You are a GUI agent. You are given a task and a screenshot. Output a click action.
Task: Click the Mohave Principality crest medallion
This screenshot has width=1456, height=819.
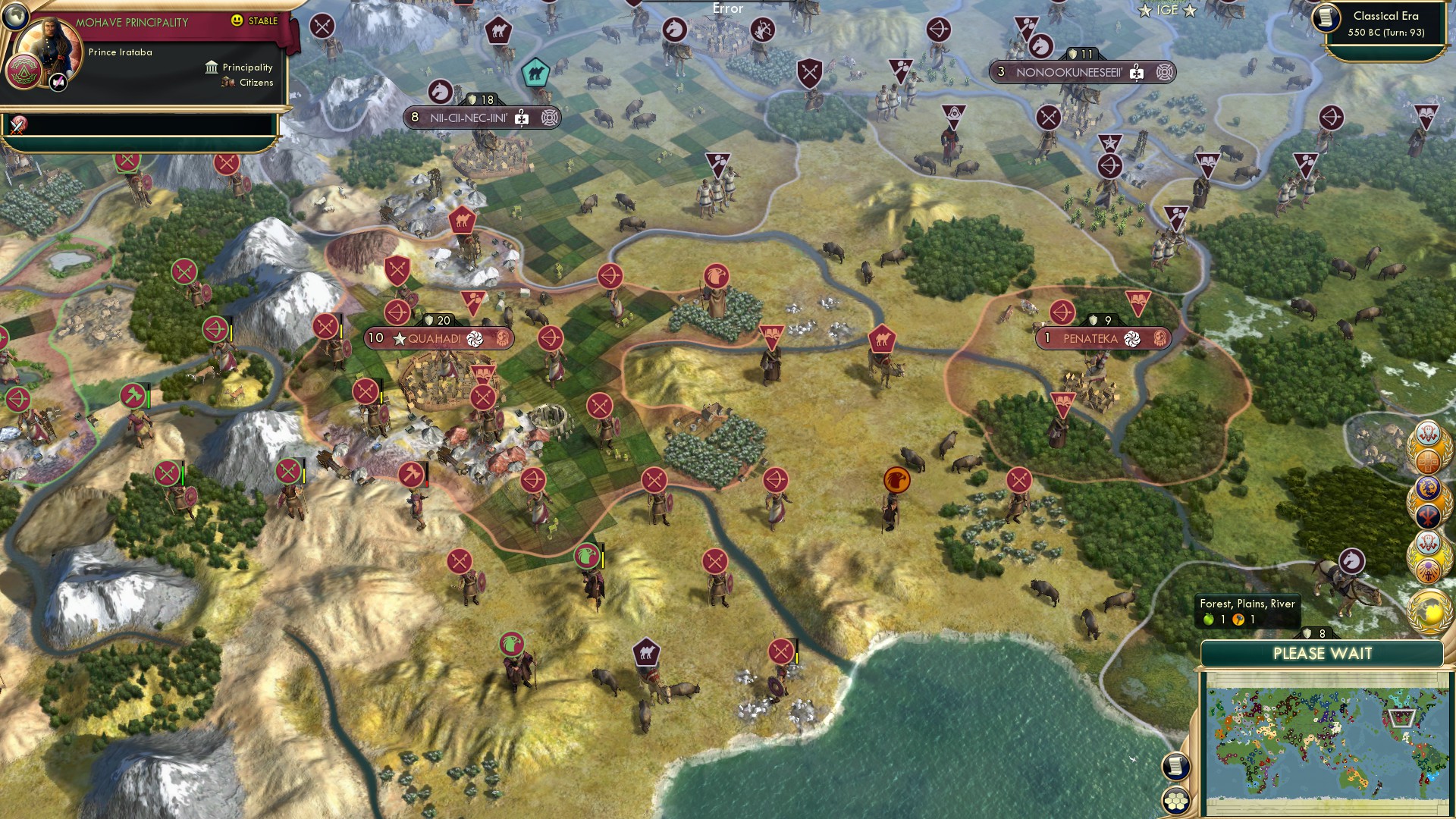click(x=25, y=73)
